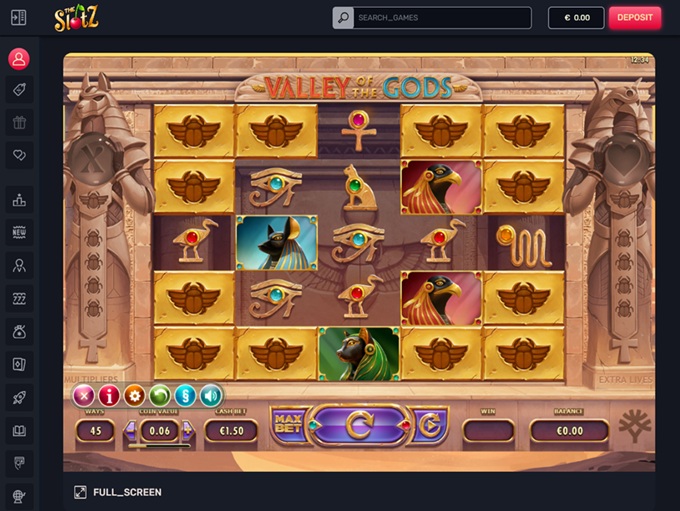Click the green back-arrow history button
680x511 pixels.
tap(159, 395)
